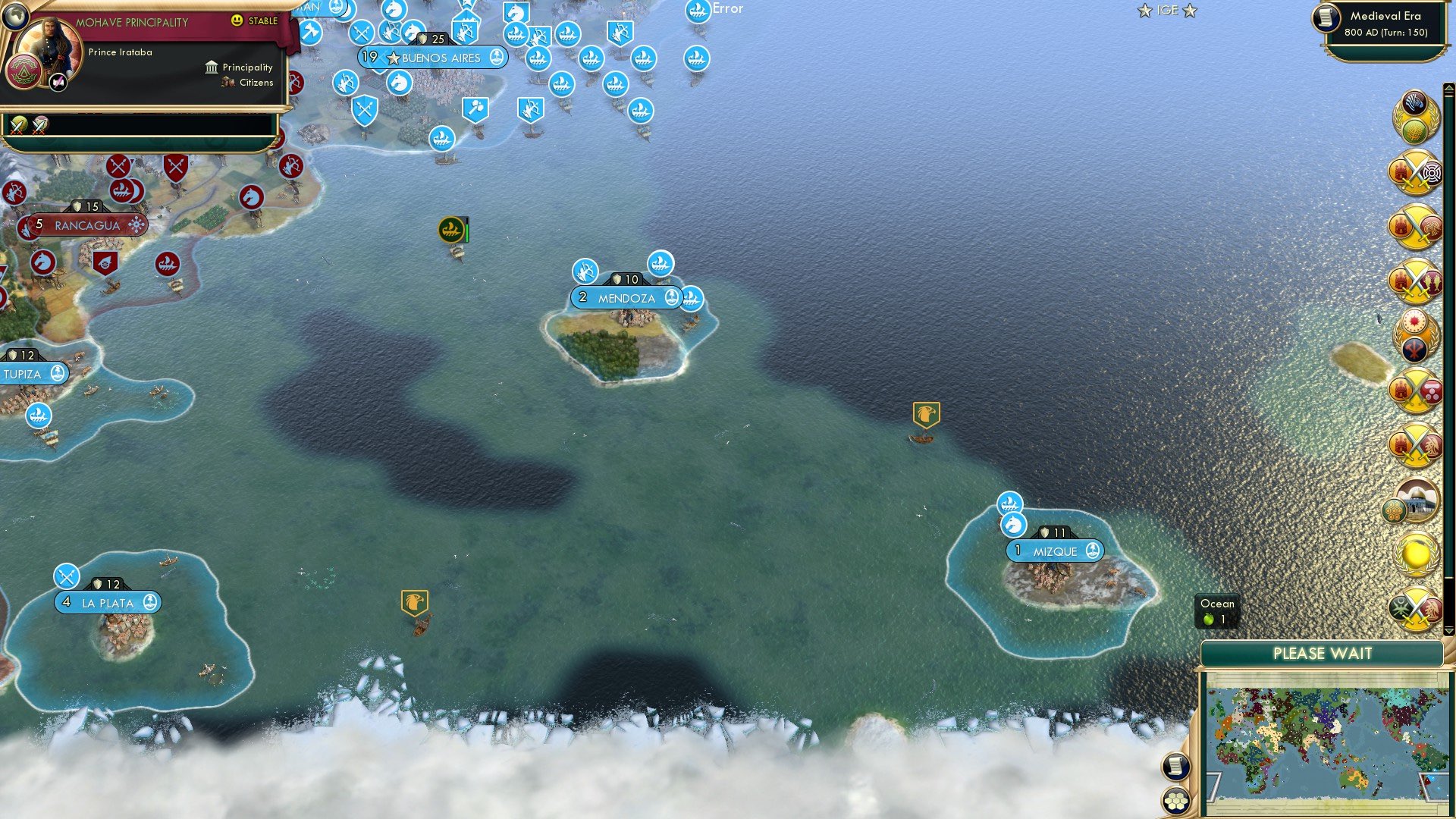Select the cavalry unit icon above Mizque
The height and width of the screenshot is (819, 1456).
pyautogui.click(x=1014, y=523)
